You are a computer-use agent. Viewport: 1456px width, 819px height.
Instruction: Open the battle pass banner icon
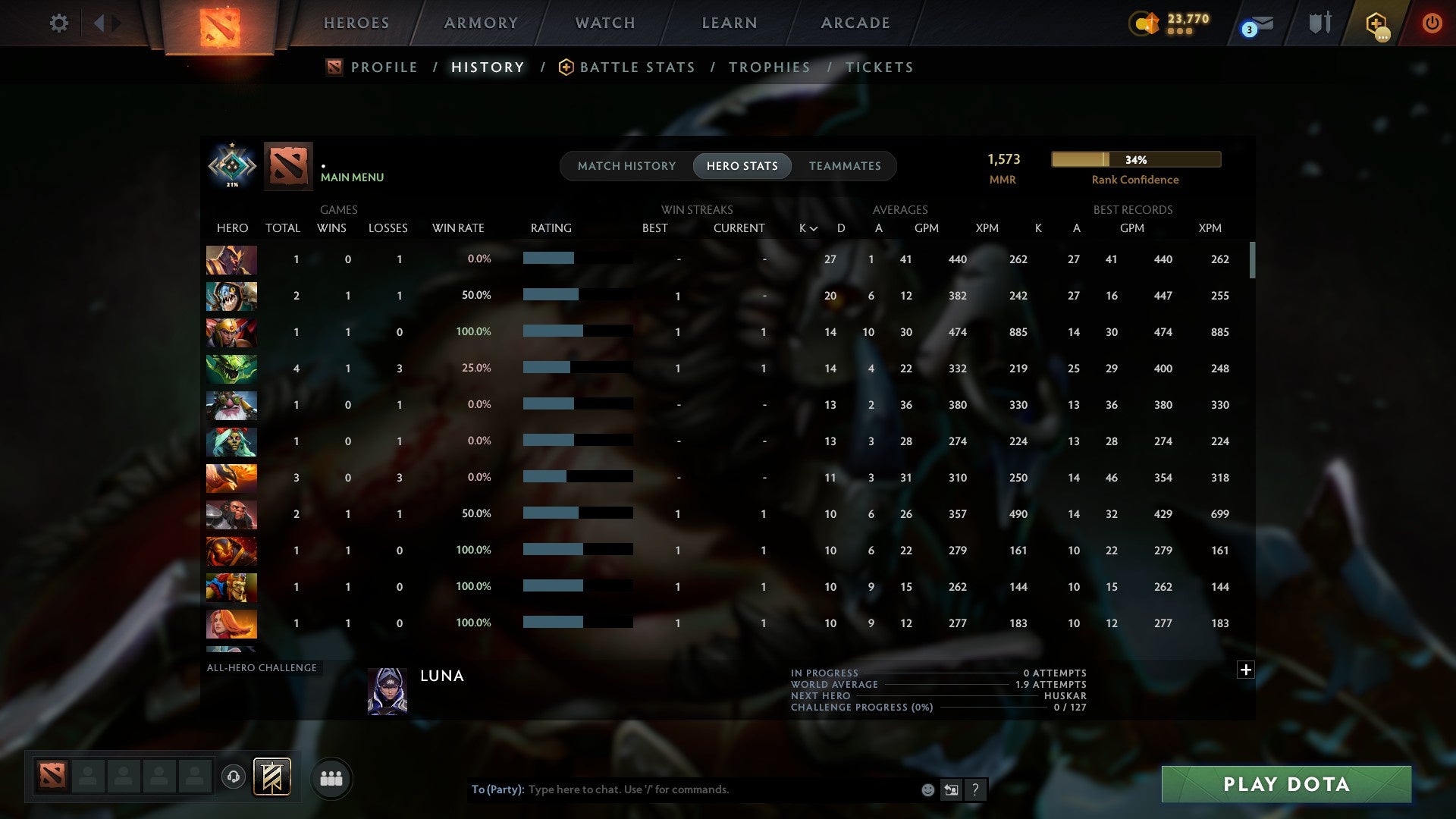271,777
